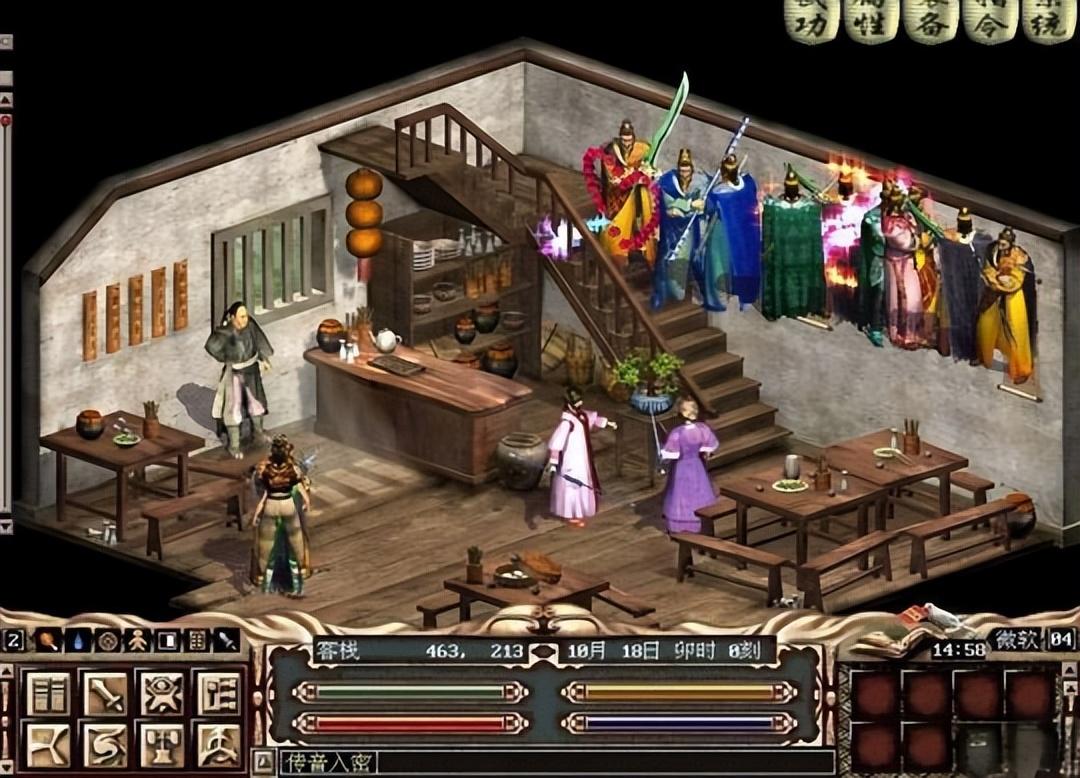This screenshot has width=1080, height=778.
Task: Open the 装备 equipment lantern menu
Action: pyautogui.click(x=931, y=21)
